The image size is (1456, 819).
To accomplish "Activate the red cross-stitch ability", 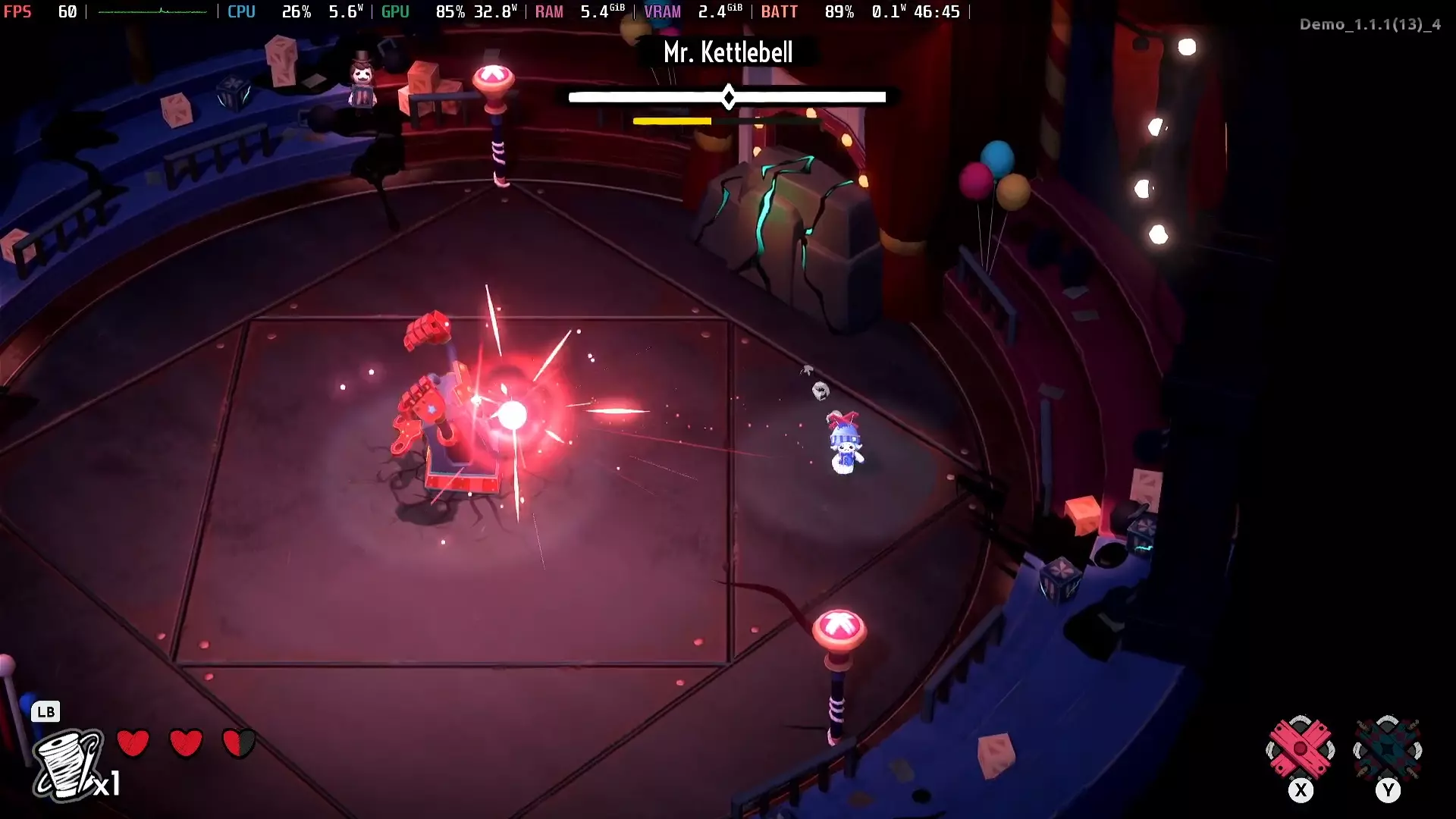I will (x=1300, y=749).
